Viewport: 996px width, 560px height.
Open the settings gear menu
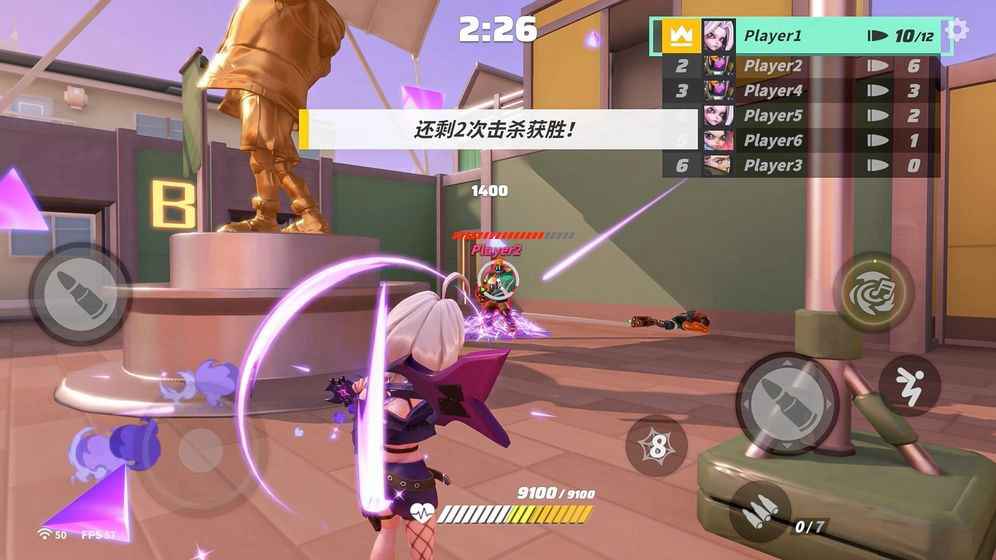pyautogui.click(x=957, y=30)
